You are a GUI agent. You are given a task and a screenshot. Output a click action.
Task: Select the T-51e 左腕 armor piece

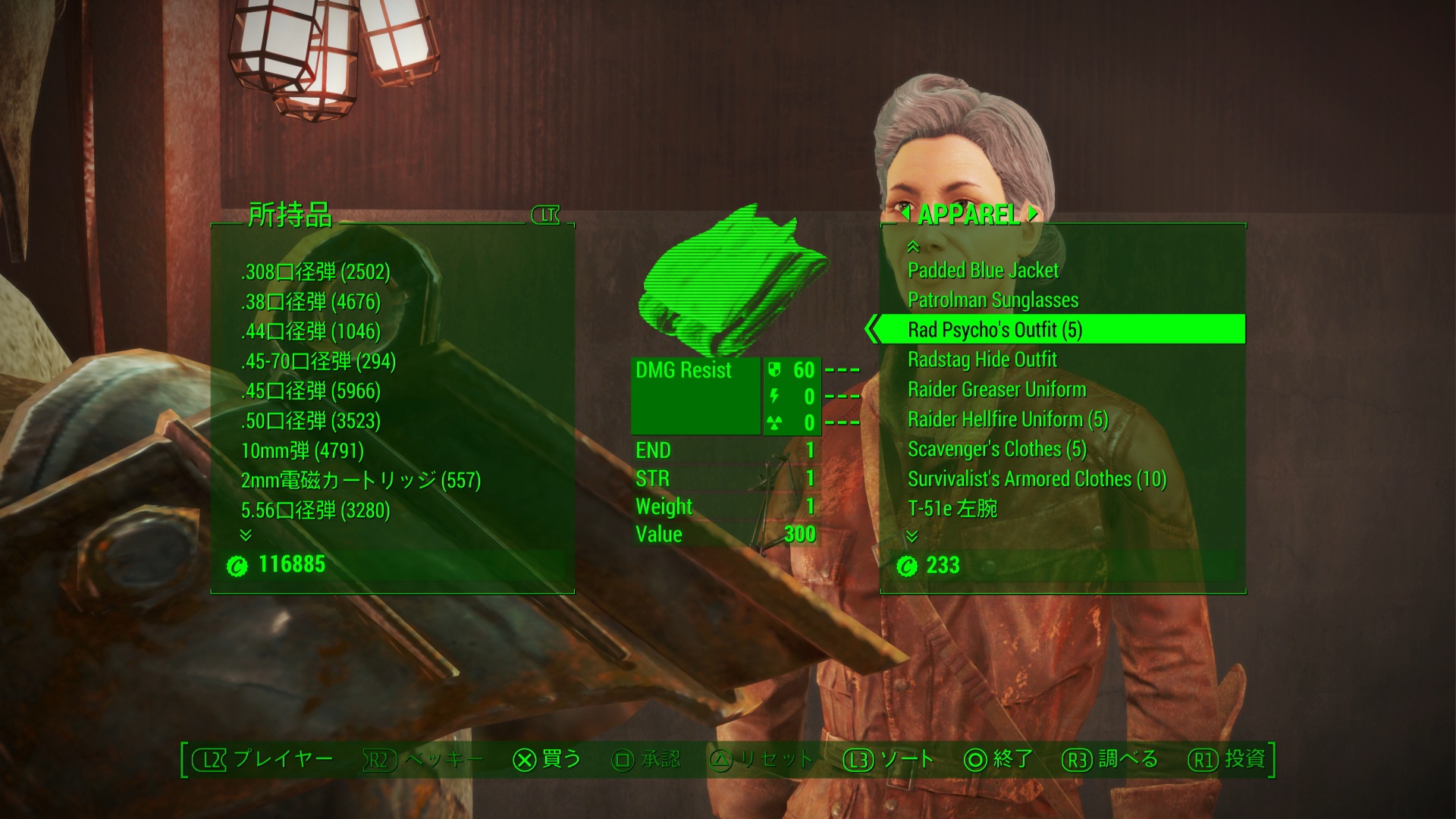coord(952,509)
